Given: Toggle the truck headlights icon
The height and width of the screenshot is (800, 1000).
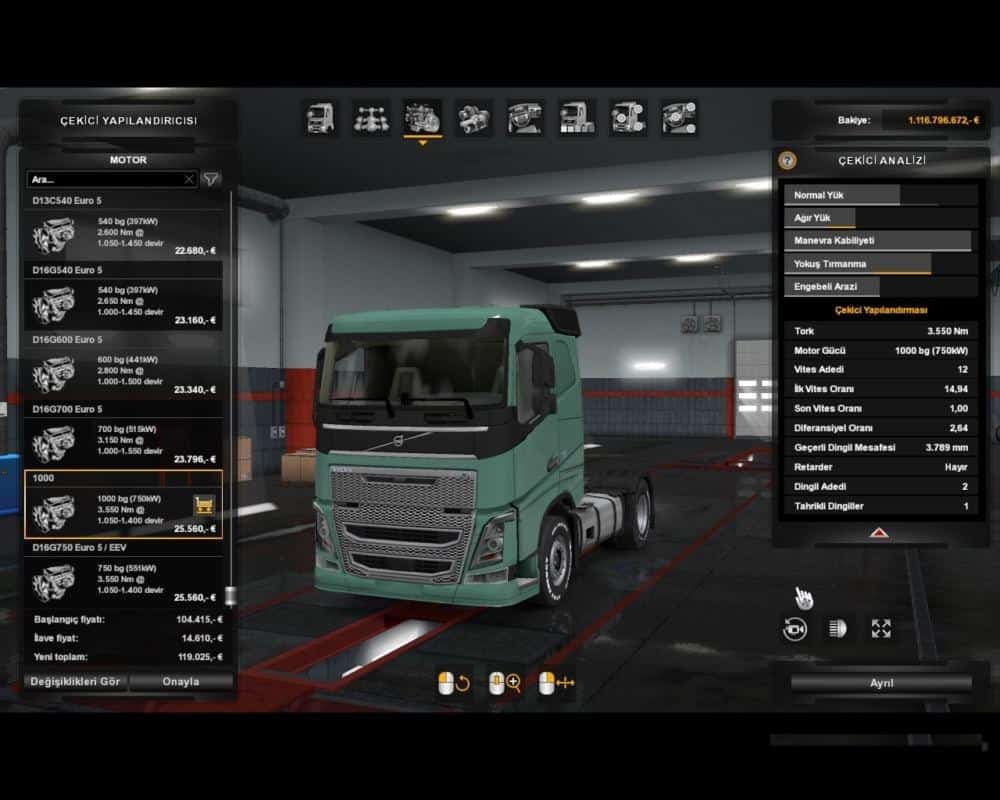Looking at the screenshot, I should [x=837, y=628].
